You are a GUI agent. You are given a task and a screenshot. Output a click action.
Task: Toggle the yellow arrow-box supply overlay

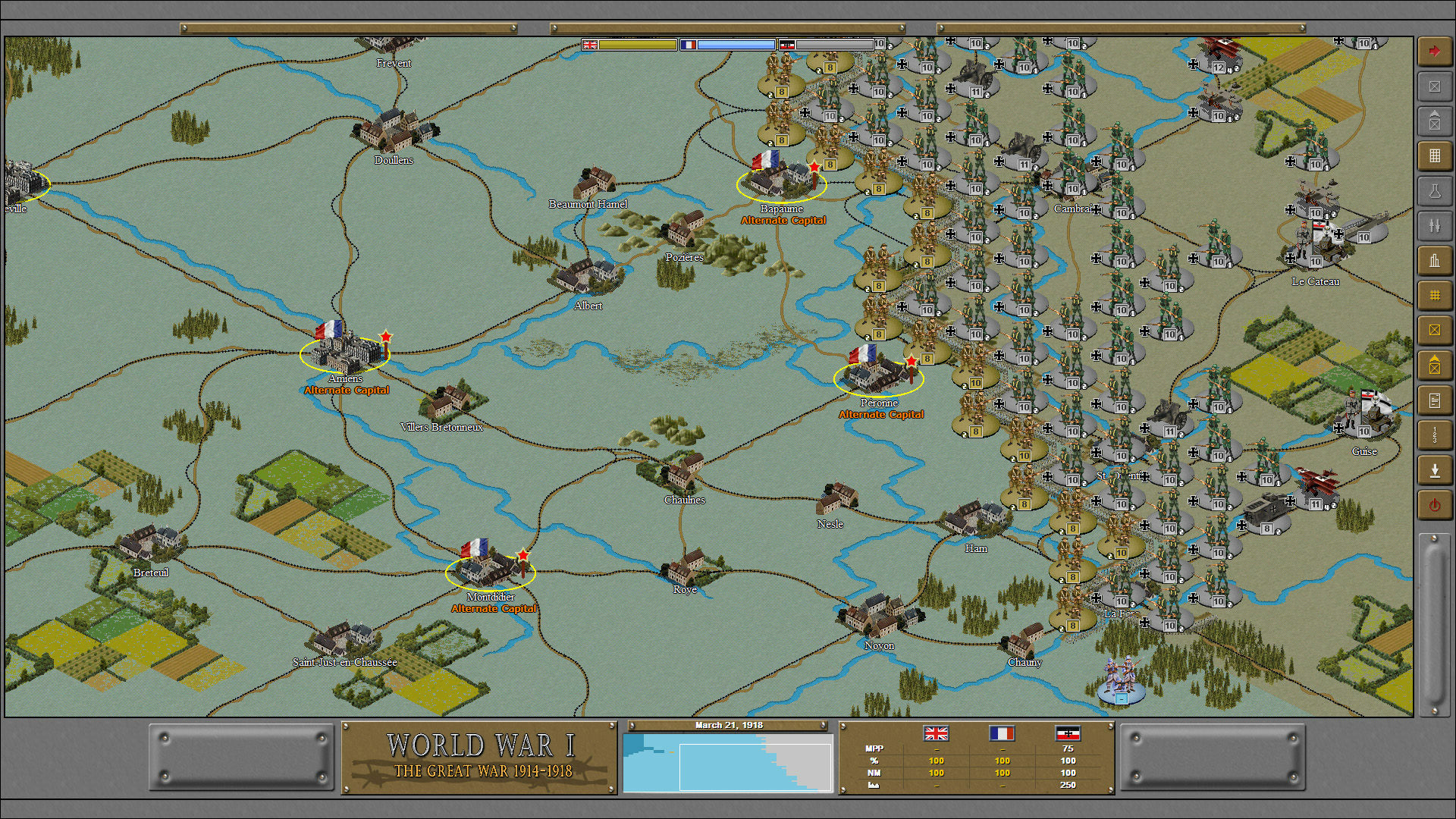1434,364
